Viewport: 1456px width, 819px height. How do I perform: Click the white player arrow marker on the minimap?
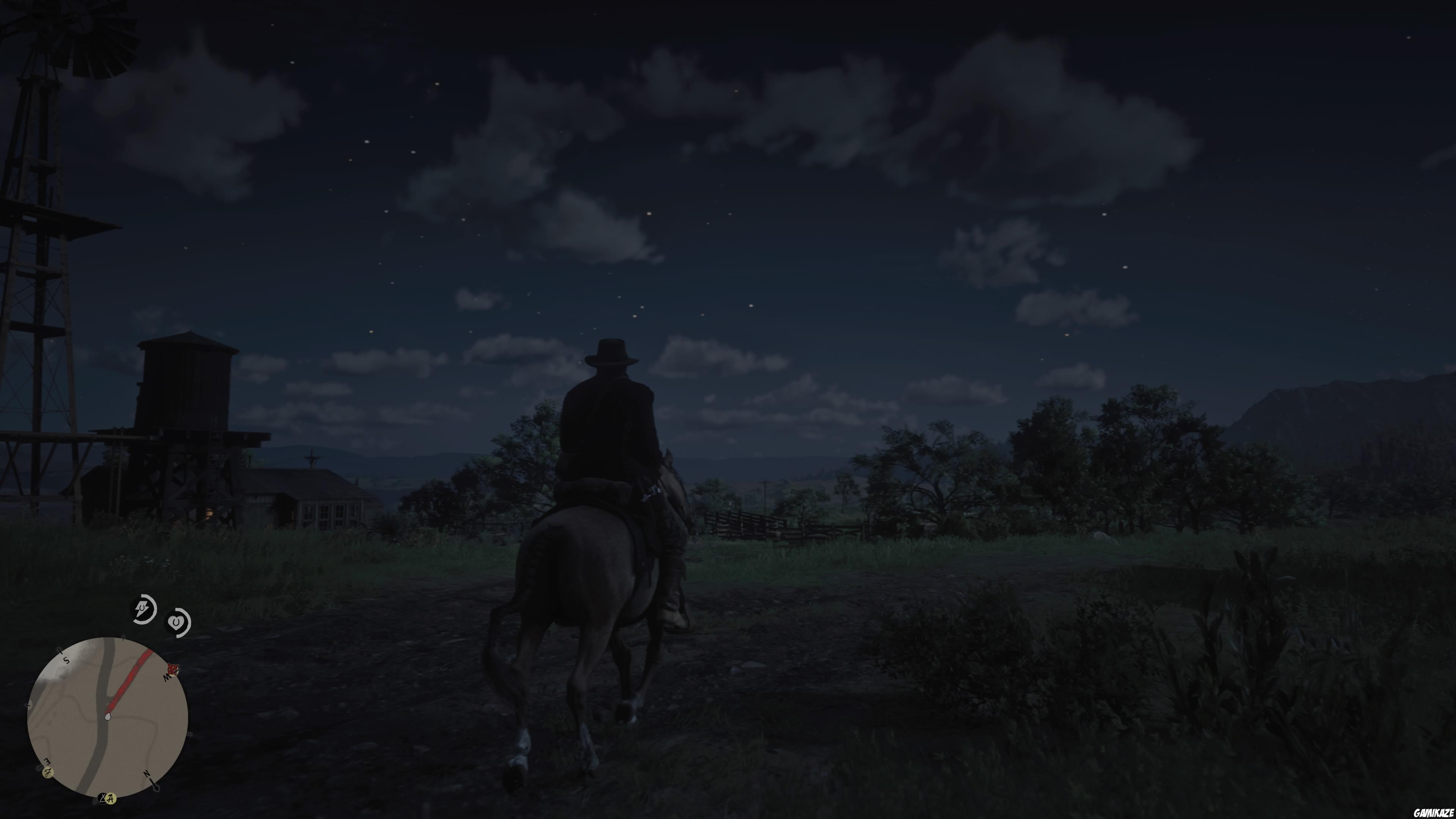click(108, 717)
